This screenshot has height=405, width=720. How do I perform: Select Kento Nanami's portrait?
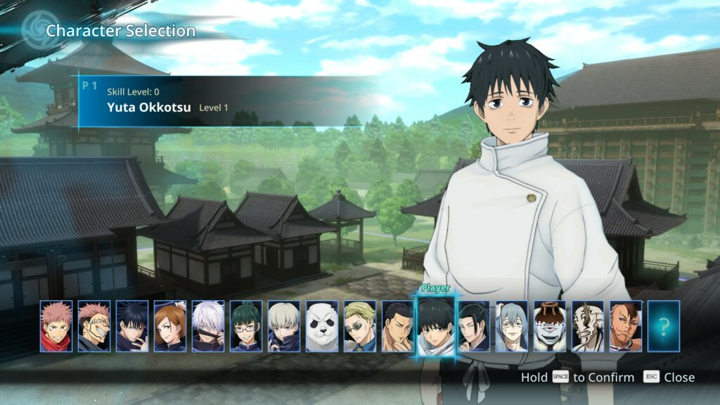(x=360, y=326)
